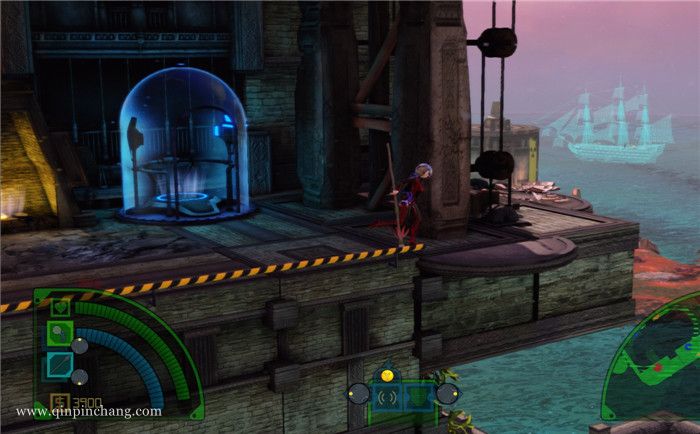Select the teal spear weapon slot
700x434 pixels.
pos(60,365)
